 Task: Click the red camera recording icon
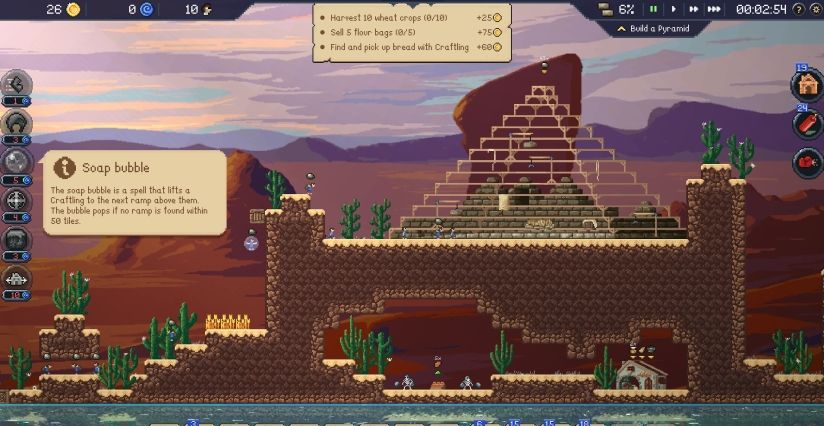[807, 161]
